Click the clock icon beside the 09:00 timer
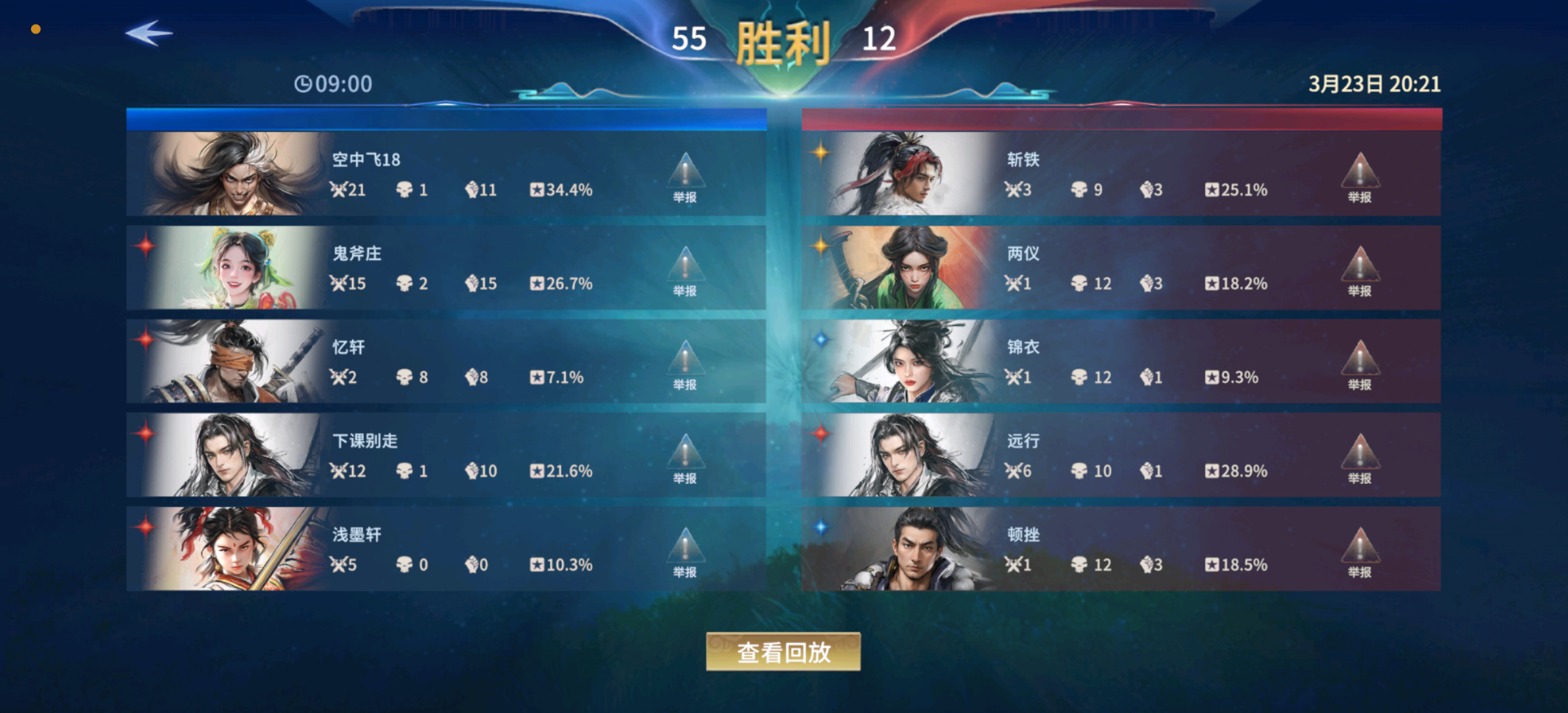Viewport: 1568px width, 713px height. tap(304, 84)
